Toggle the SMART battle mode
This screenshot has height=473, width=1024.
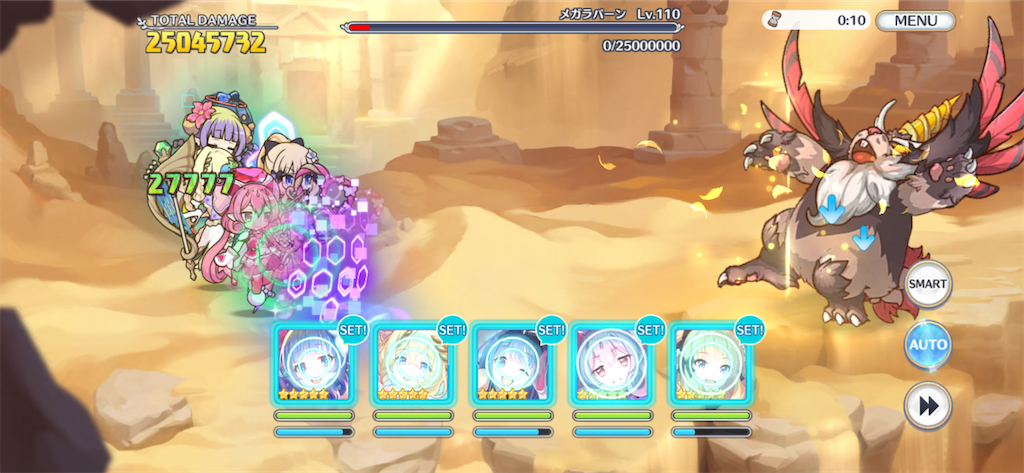[x=927, y=284]
